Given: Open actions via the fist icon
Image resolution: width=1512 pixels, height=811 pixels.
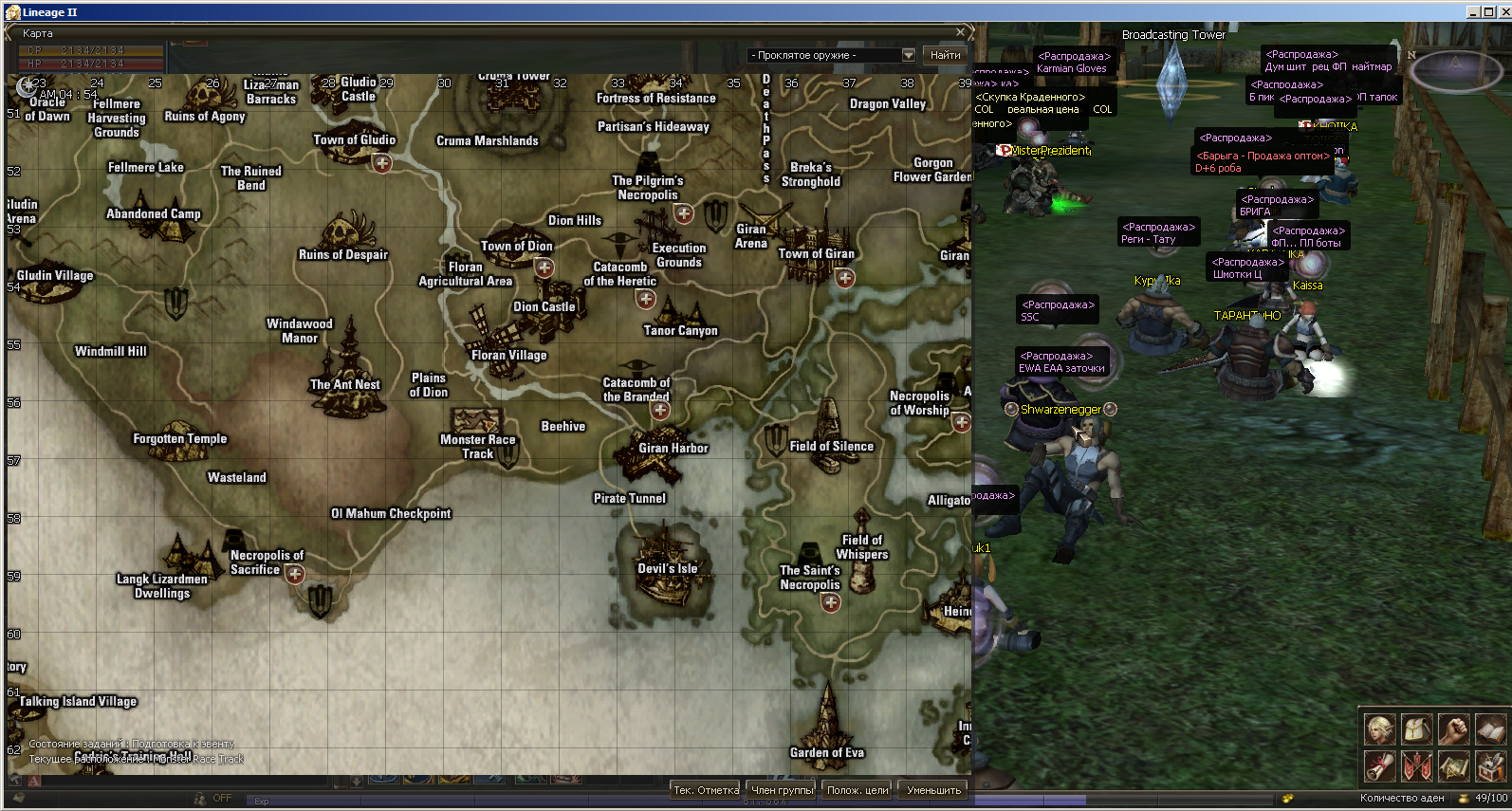Looking at the screenshot, I should tap(1453, 729).
